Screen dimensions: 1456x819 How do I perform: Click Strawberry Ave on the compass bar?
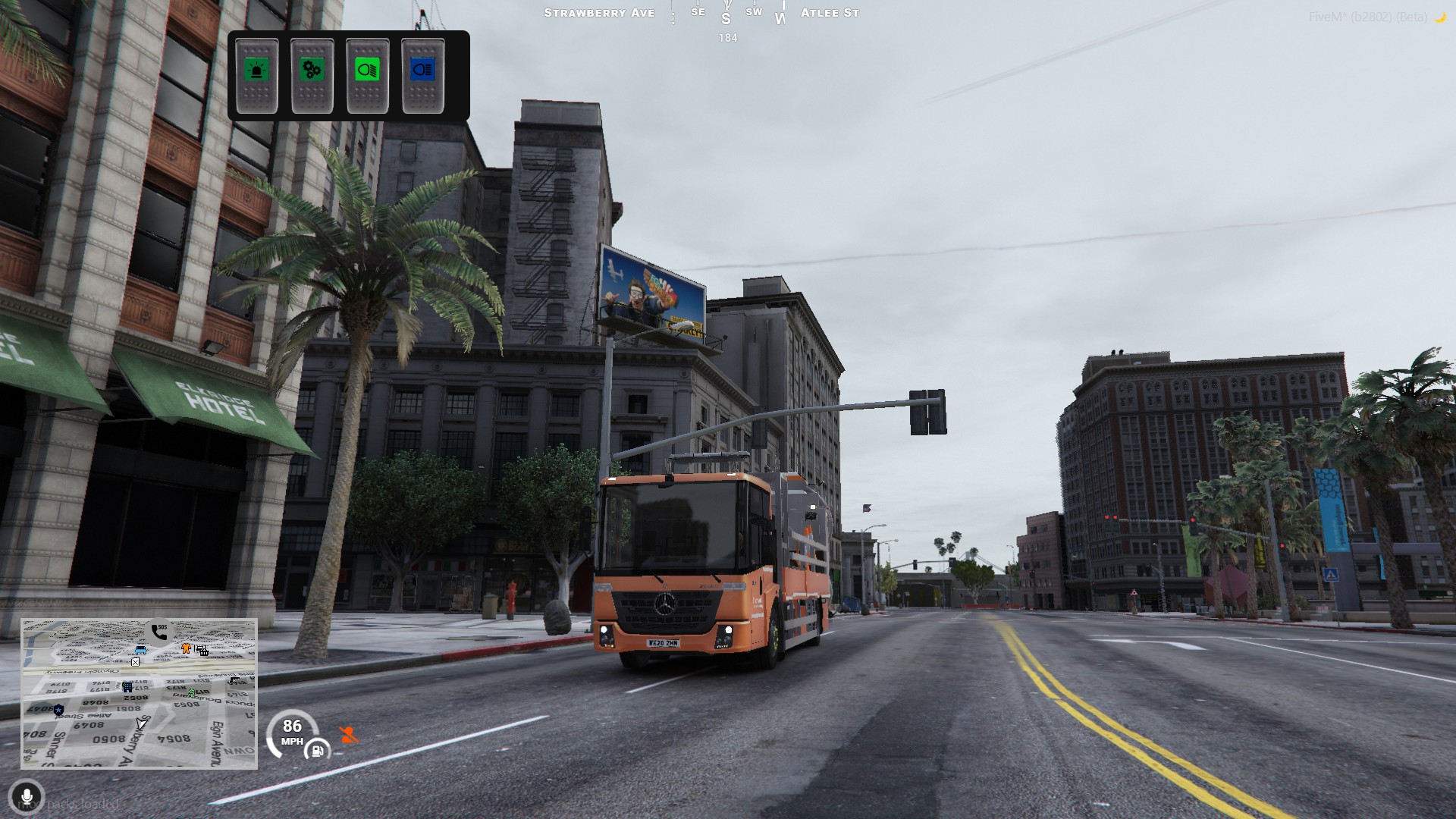coord(599,13)
